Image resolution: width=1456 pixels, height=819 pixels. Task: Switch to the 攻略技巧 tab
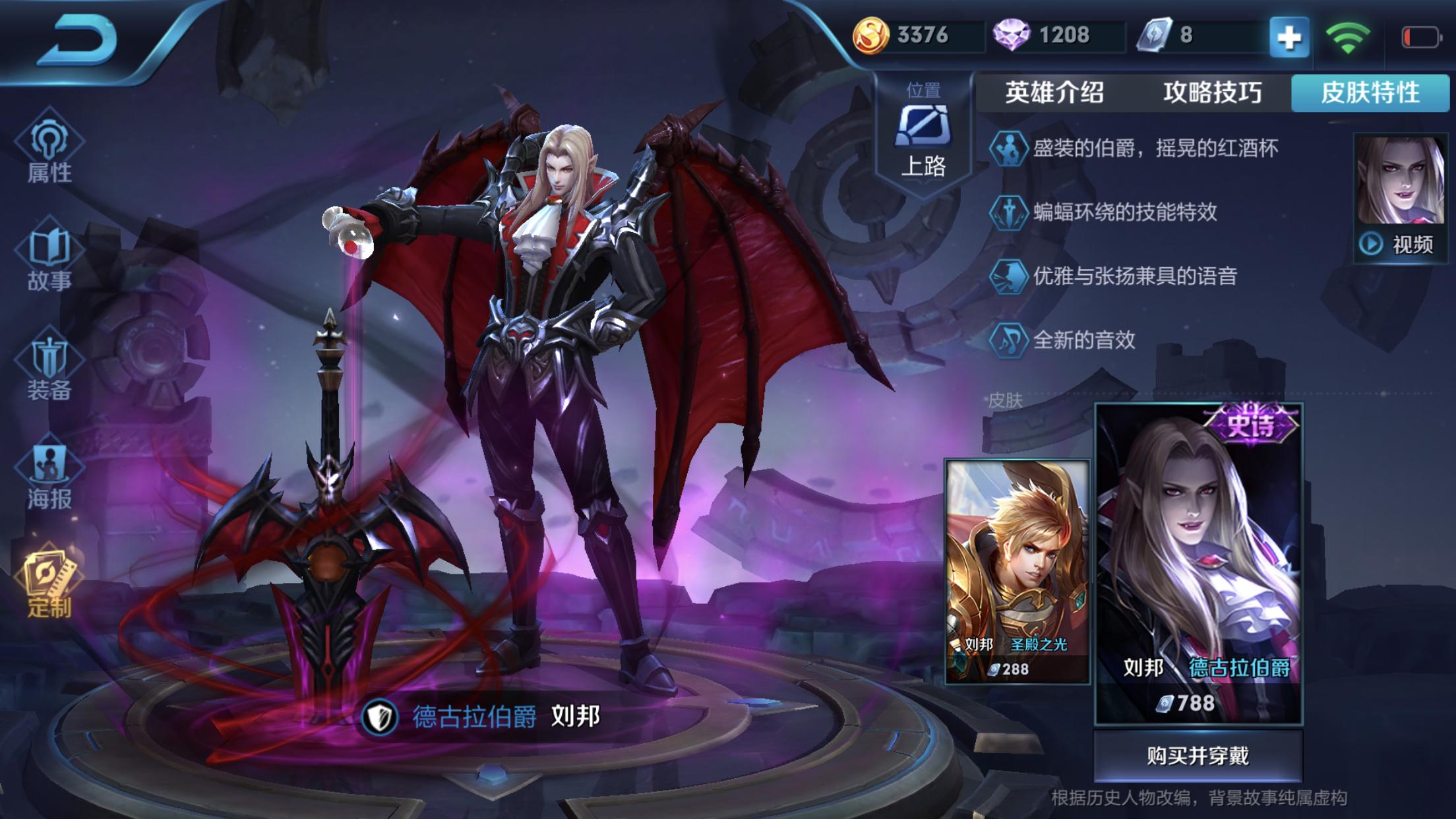[x=1212, y=92]
